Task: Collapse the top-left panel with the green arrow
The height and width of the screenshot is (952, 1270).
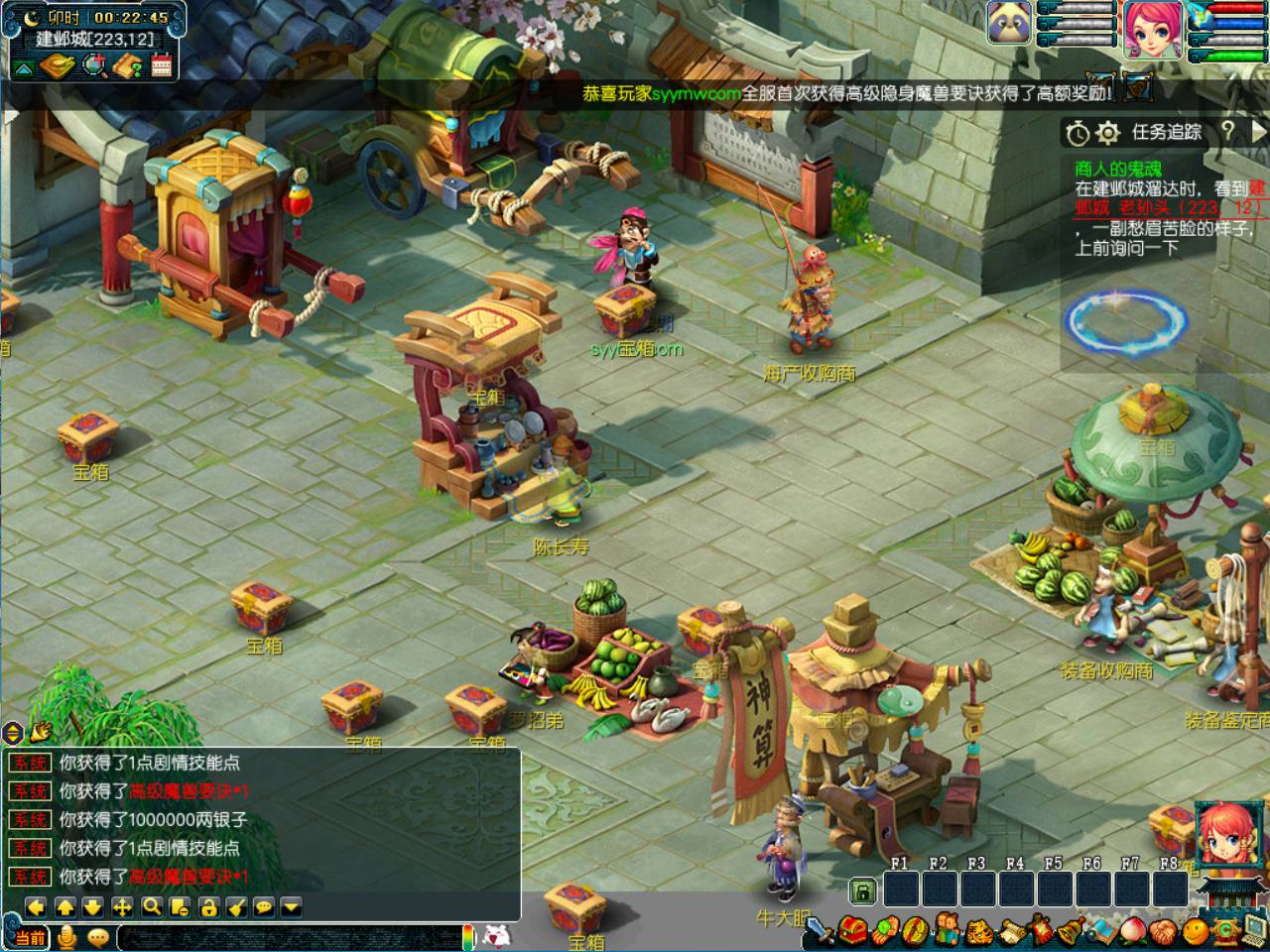Action: (23, 67)
